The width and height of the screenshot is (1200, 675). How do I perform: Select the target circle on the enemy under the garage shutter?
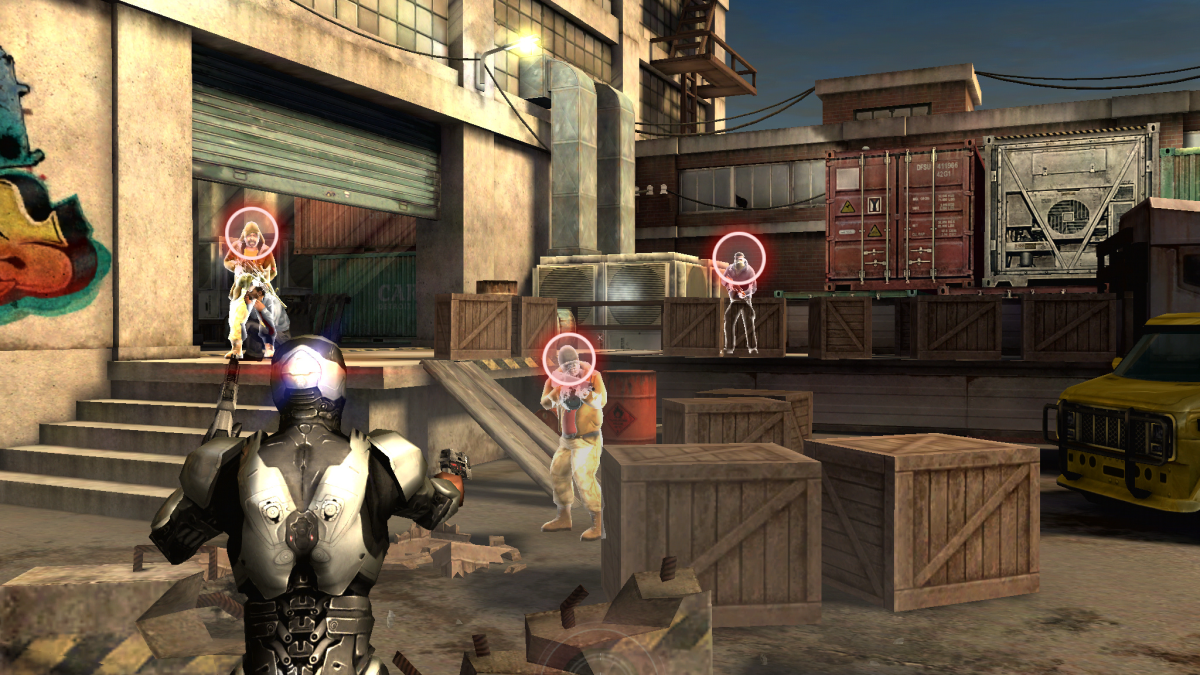[x=251, y=233]
